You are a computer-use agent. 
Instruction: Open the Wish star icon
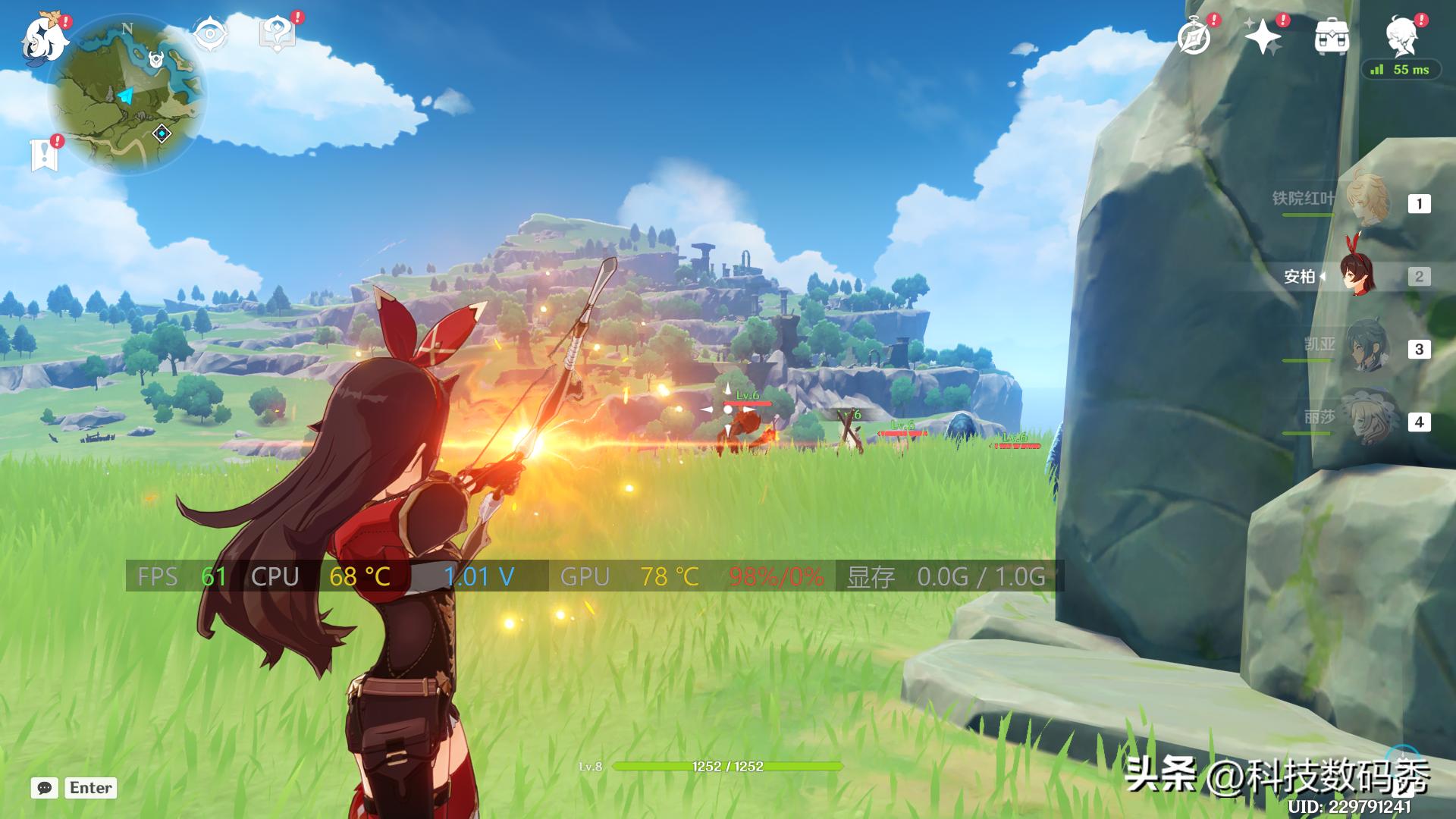tap(1263, 36)
